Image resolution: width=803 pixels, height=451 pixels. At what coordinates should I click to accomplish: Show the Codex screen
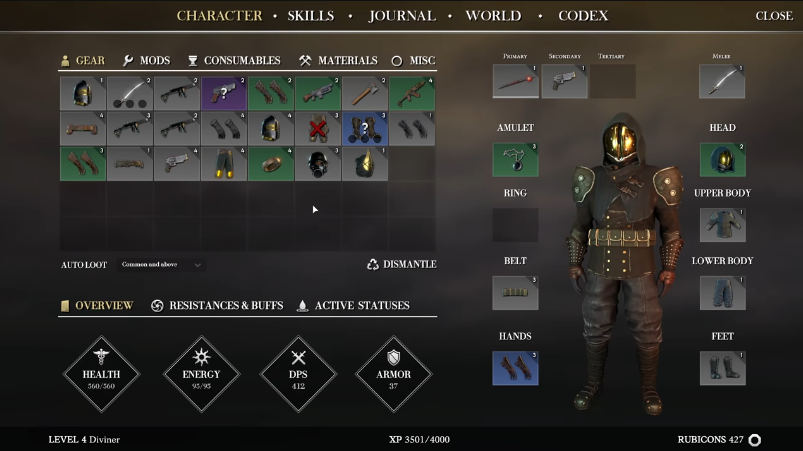[x=582, y=16]
